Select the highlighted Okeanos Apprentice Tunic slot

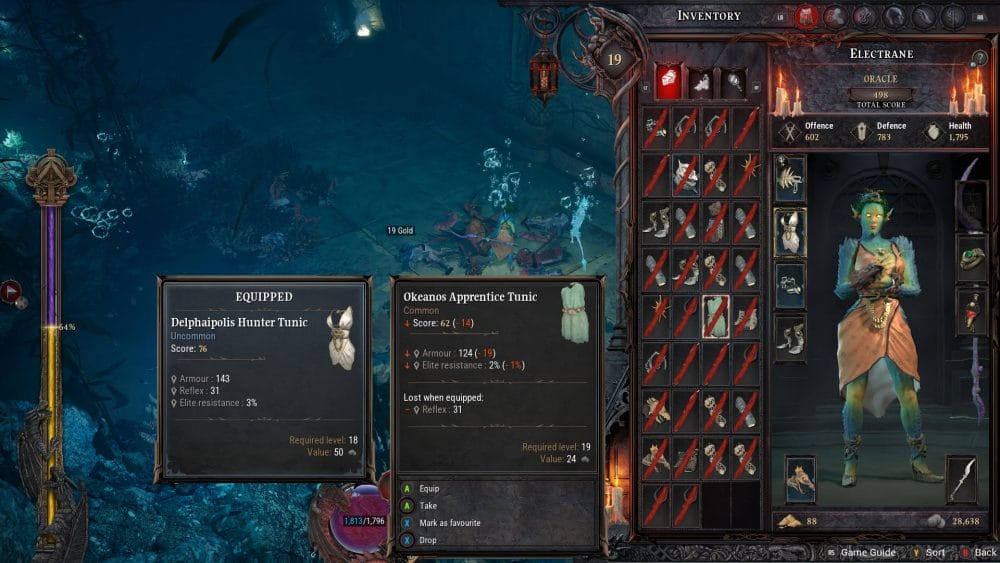pos(716,314)
